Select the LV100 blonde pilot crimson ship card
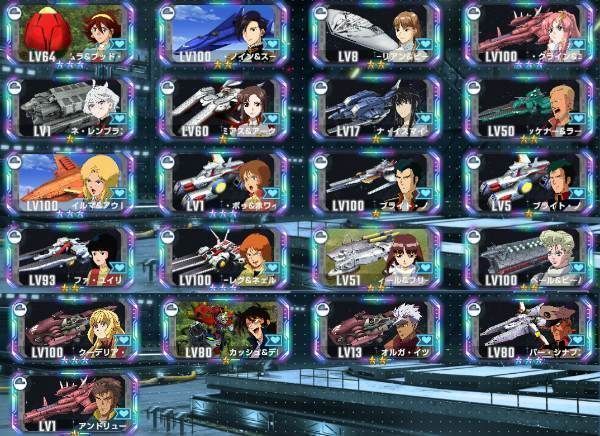 (x=71, y=329)
